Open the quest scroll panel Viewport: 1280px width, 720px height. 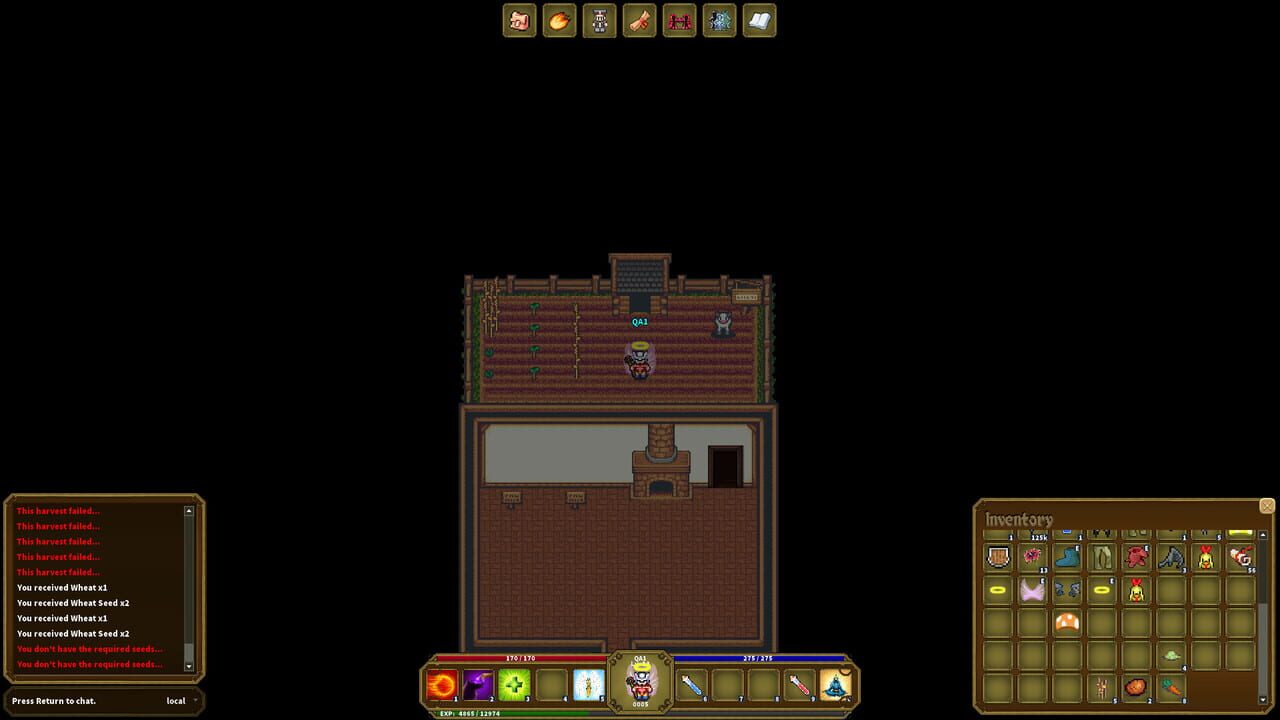click(639, 21)
